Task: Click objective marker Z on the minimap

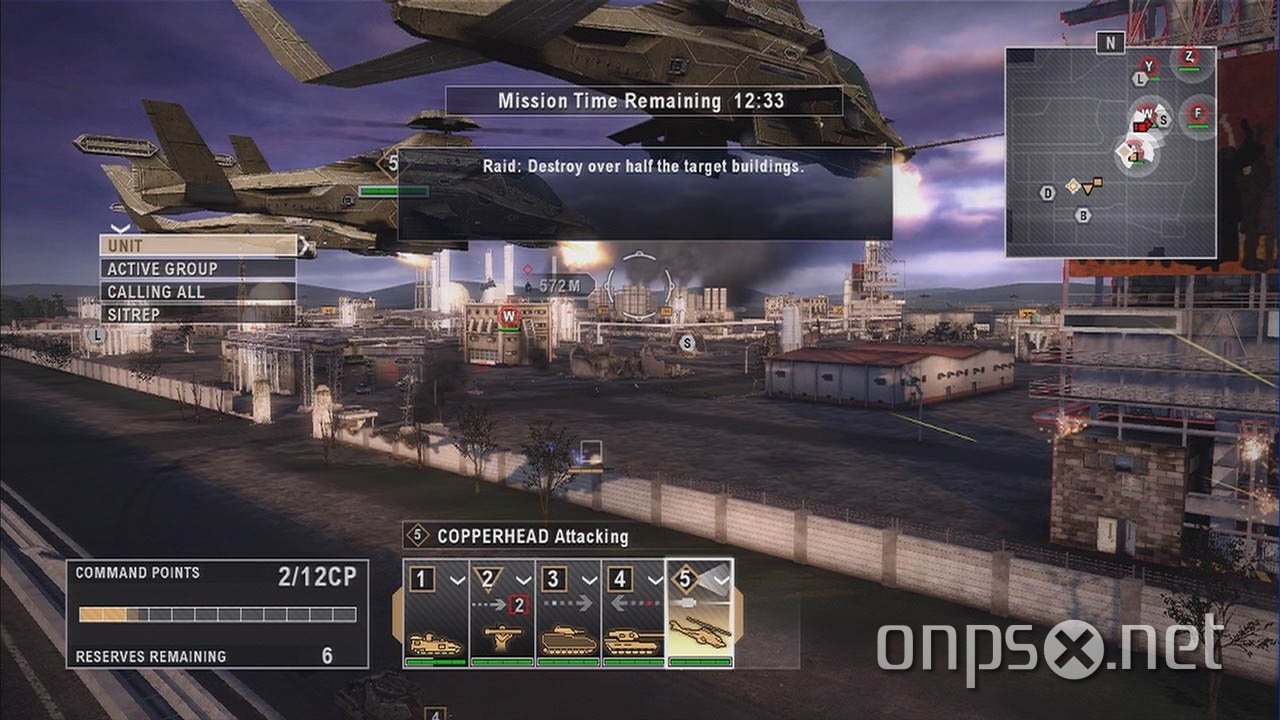Action: click(1189, 56)
